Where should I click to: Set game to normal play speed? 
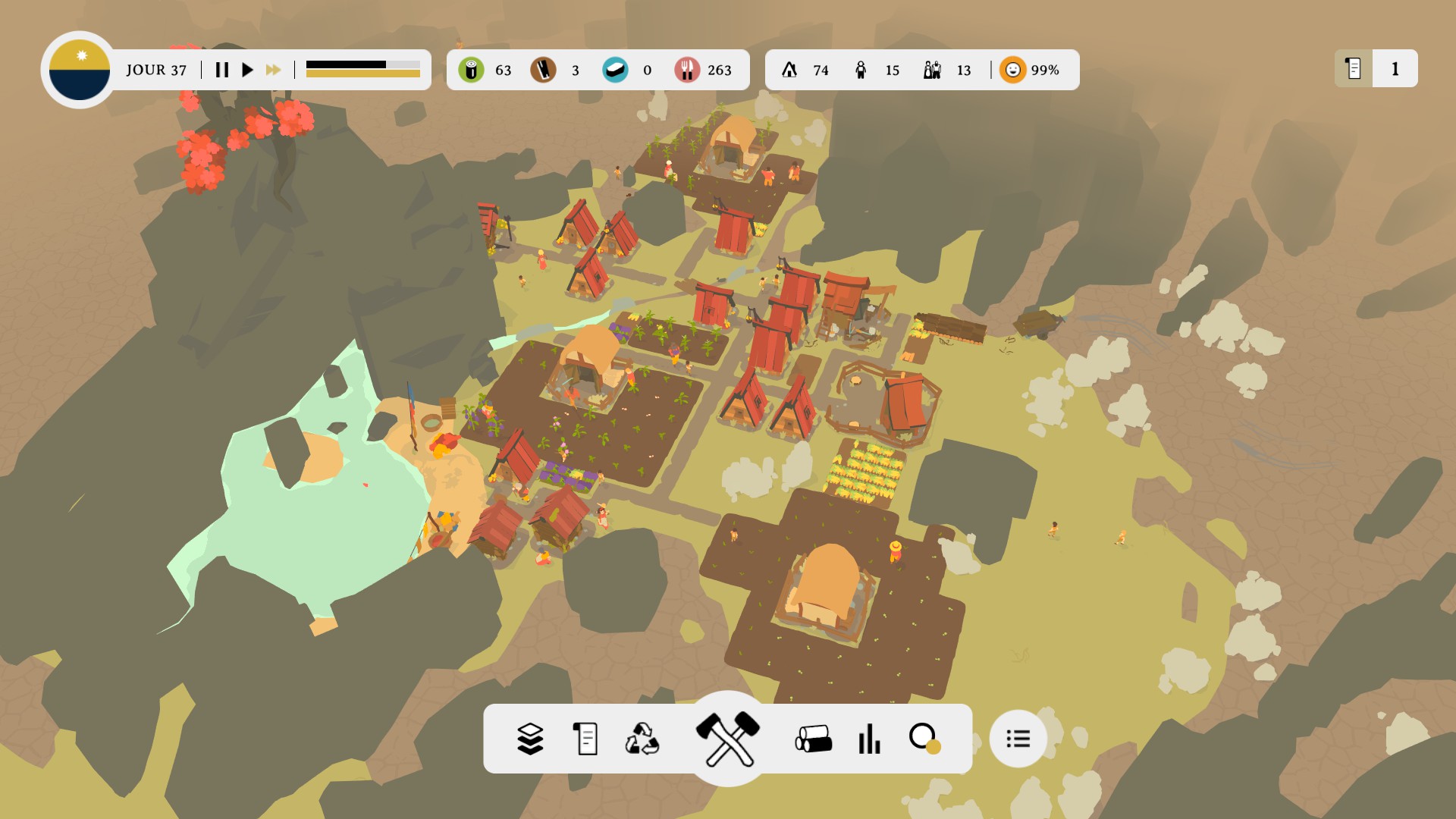[247, 70]
